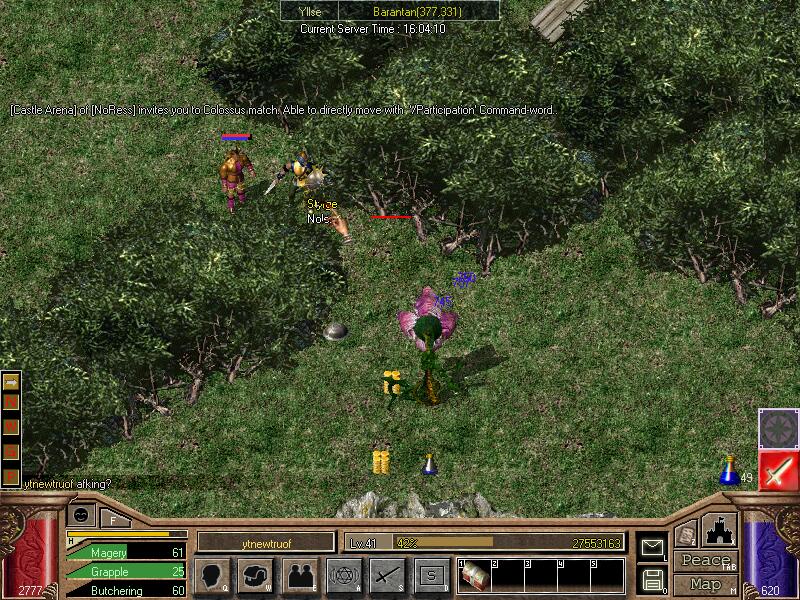
Task: Open the Map button
Action: pos(706,583)
